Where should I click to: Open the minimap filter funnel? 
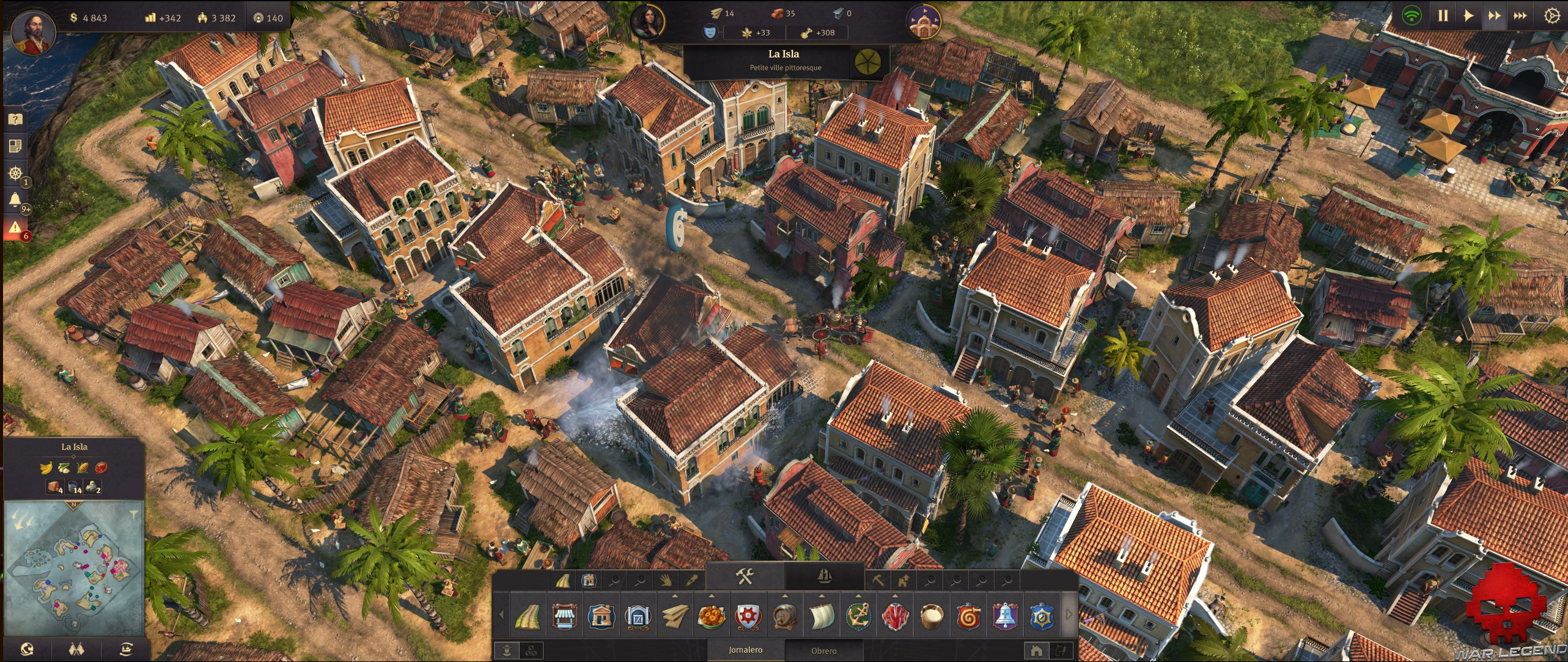[x=134, y=515]
